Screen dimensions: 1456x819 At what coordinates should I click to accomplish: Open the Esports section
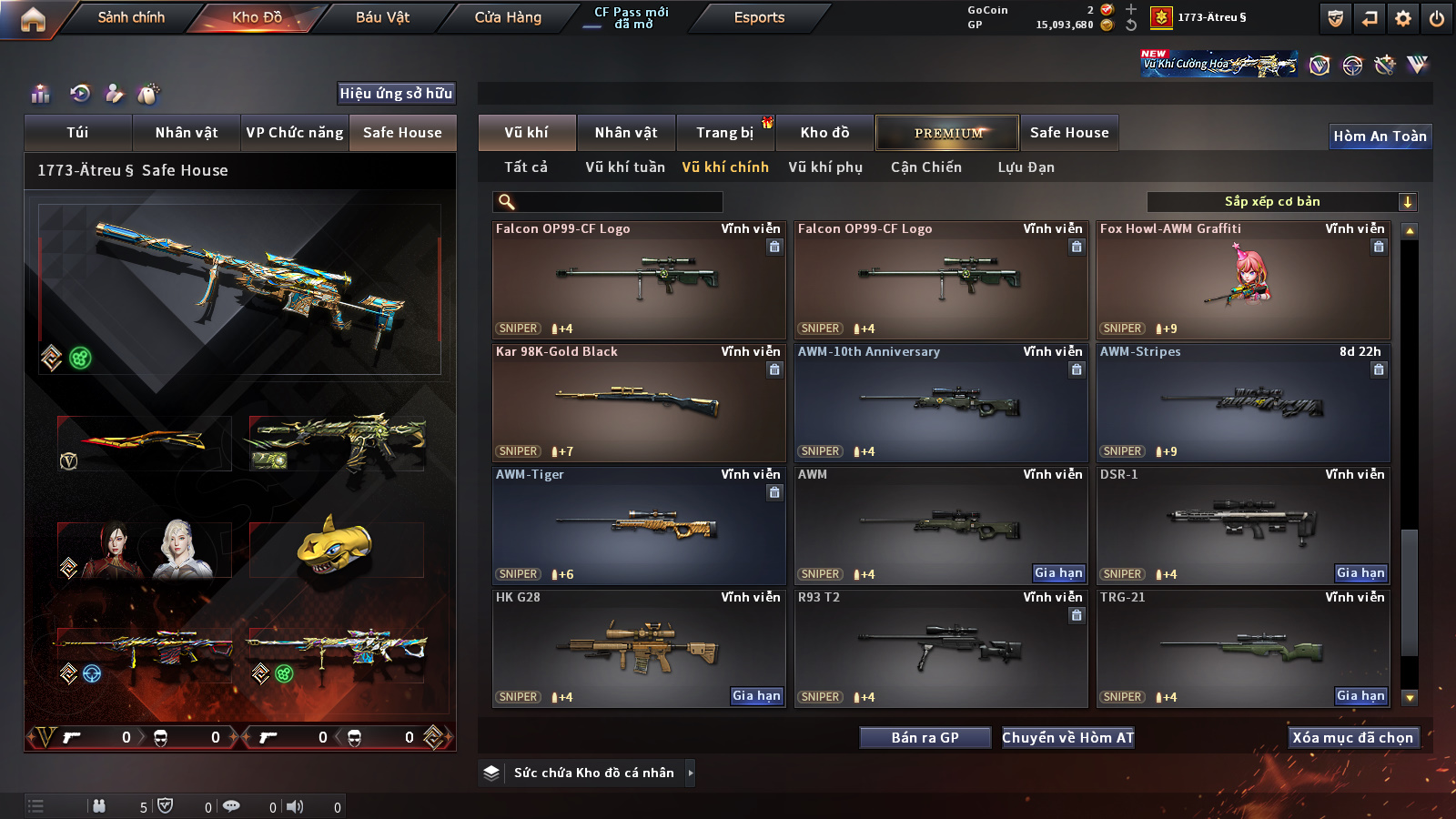(759, 17)
